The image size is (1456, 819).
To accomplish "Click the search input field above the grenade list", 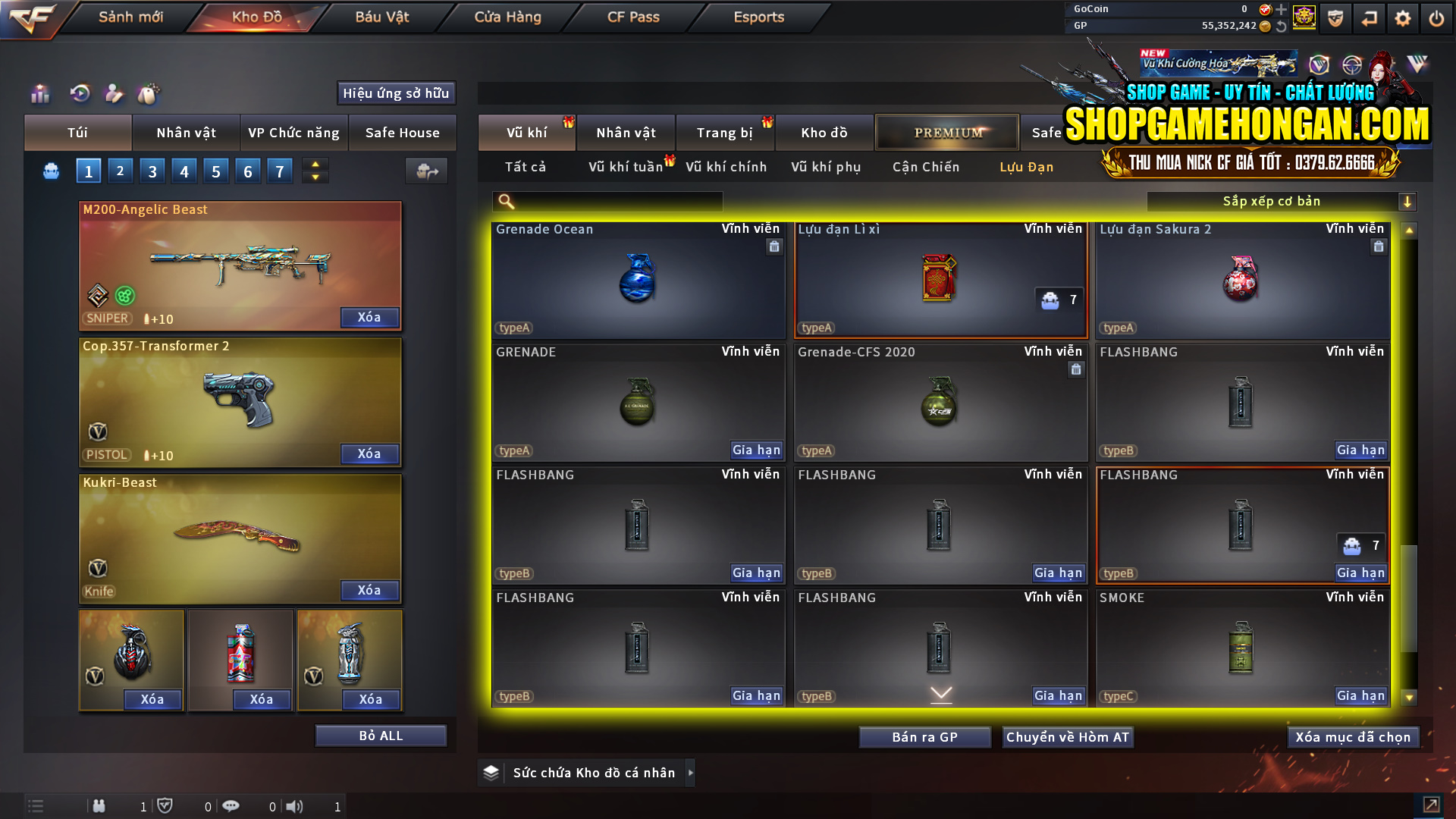I will (607, 201).
